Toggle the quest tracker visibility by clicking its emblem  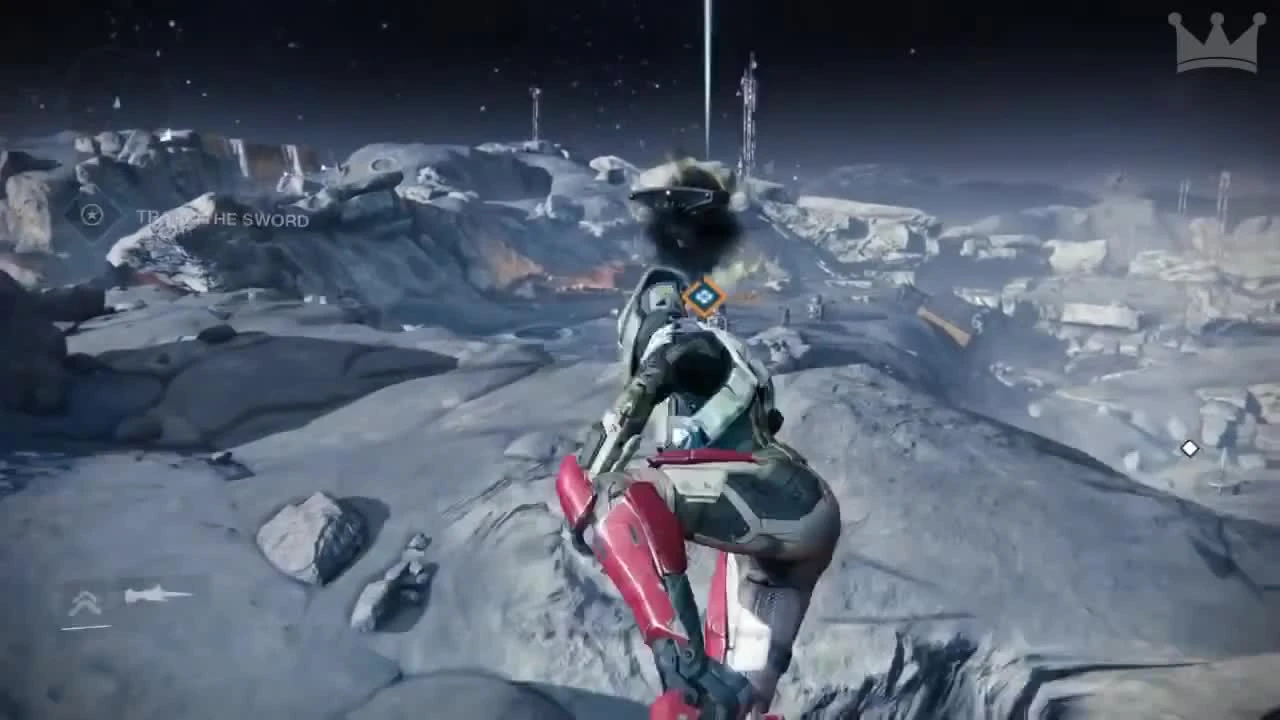[x=90, y=214]
